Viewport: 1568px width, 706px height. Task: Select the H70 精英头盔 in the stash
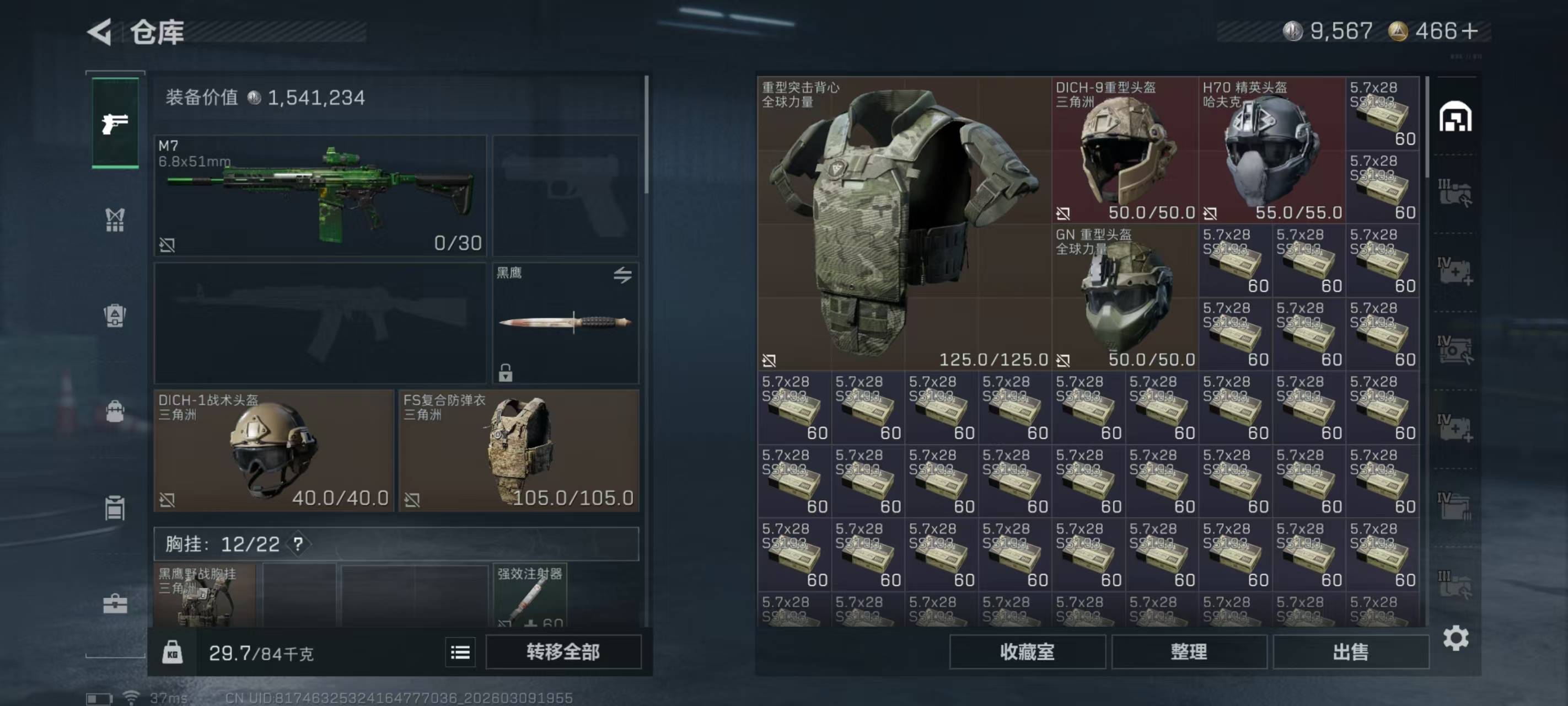click(1271, 150)
